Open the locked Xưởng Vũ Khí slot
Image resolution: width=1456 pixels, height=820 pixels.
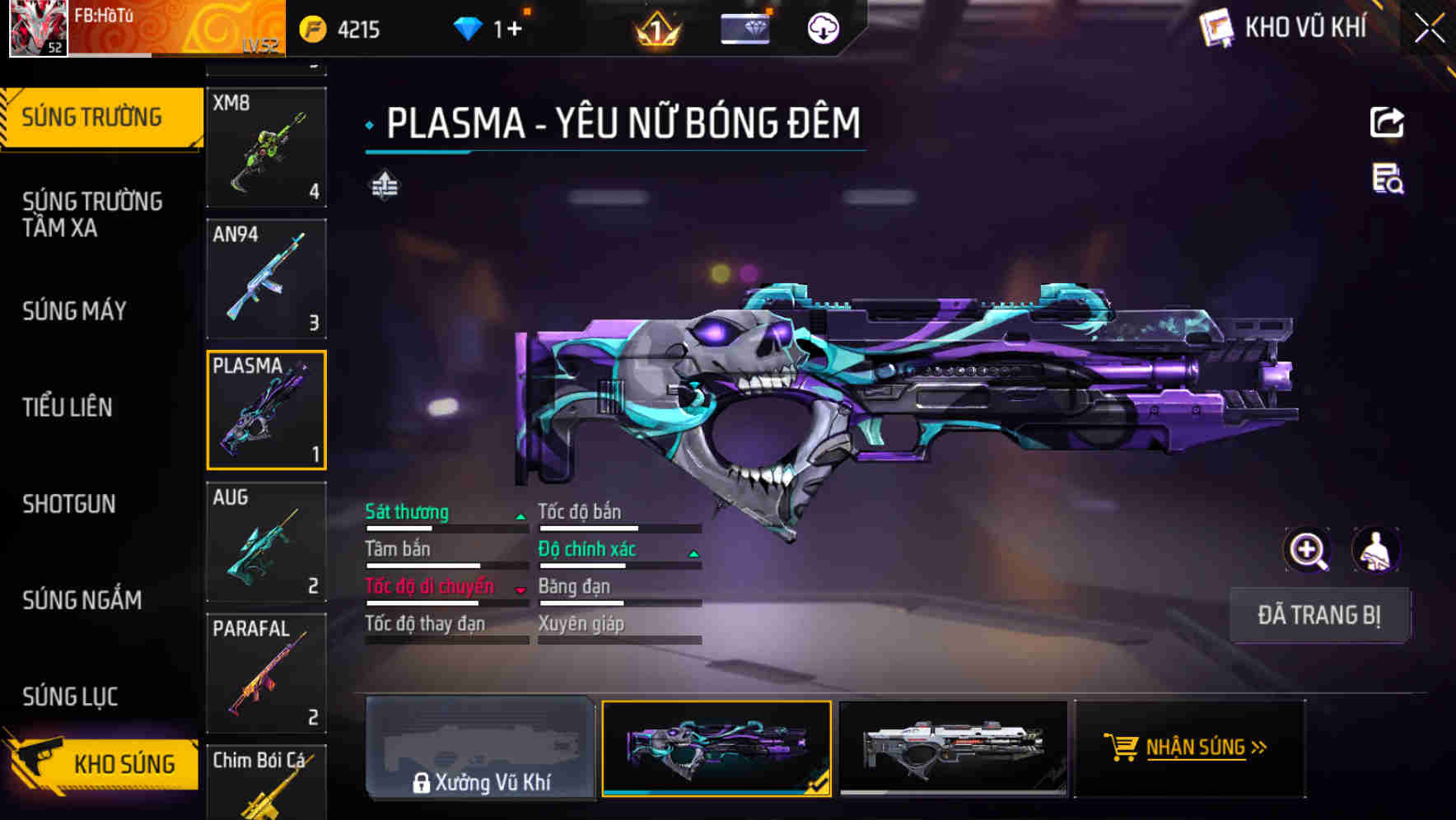[x=480, y=748]
